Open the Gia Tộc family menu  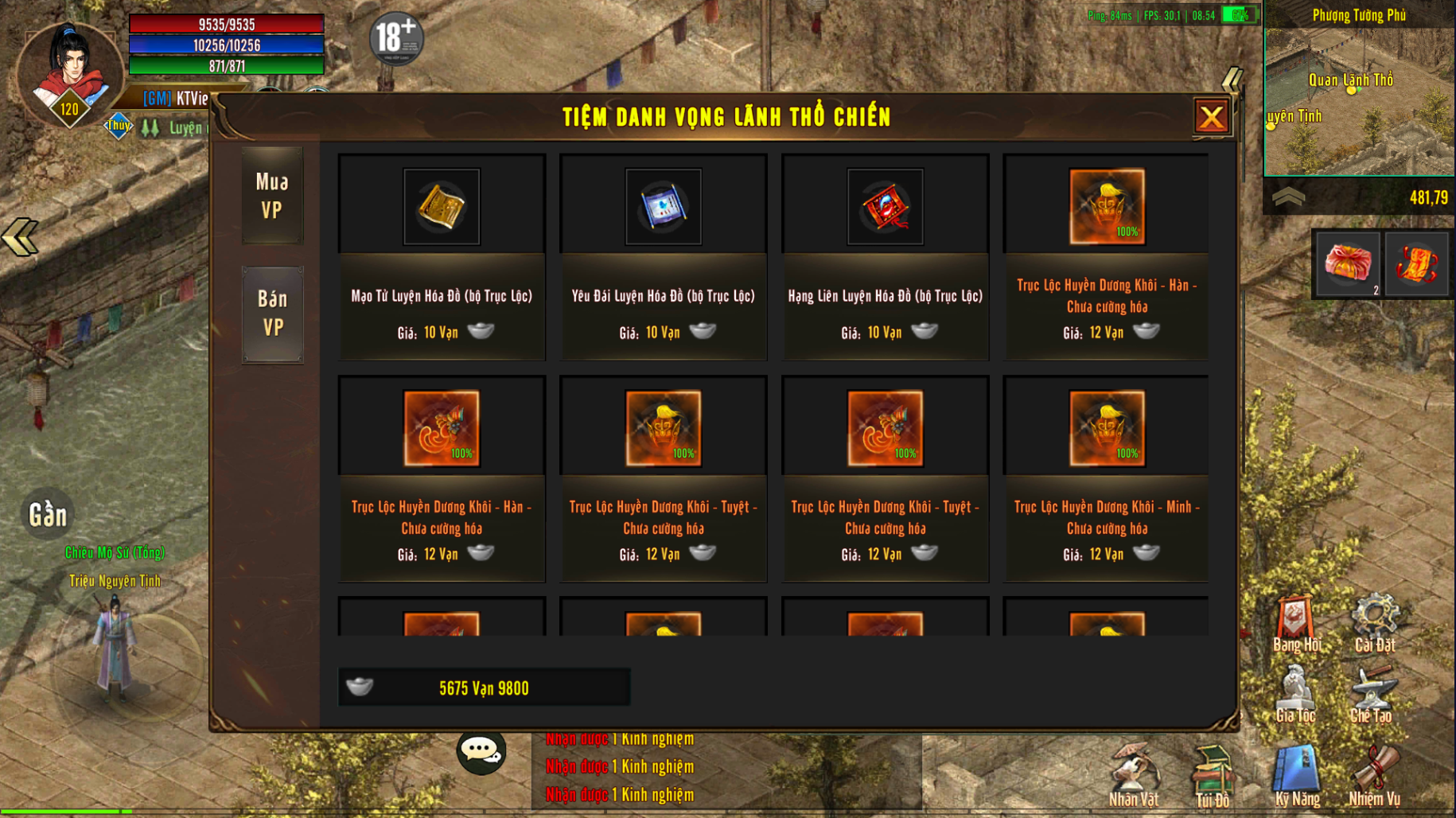pyautogui.click(x=1295, y=694)
